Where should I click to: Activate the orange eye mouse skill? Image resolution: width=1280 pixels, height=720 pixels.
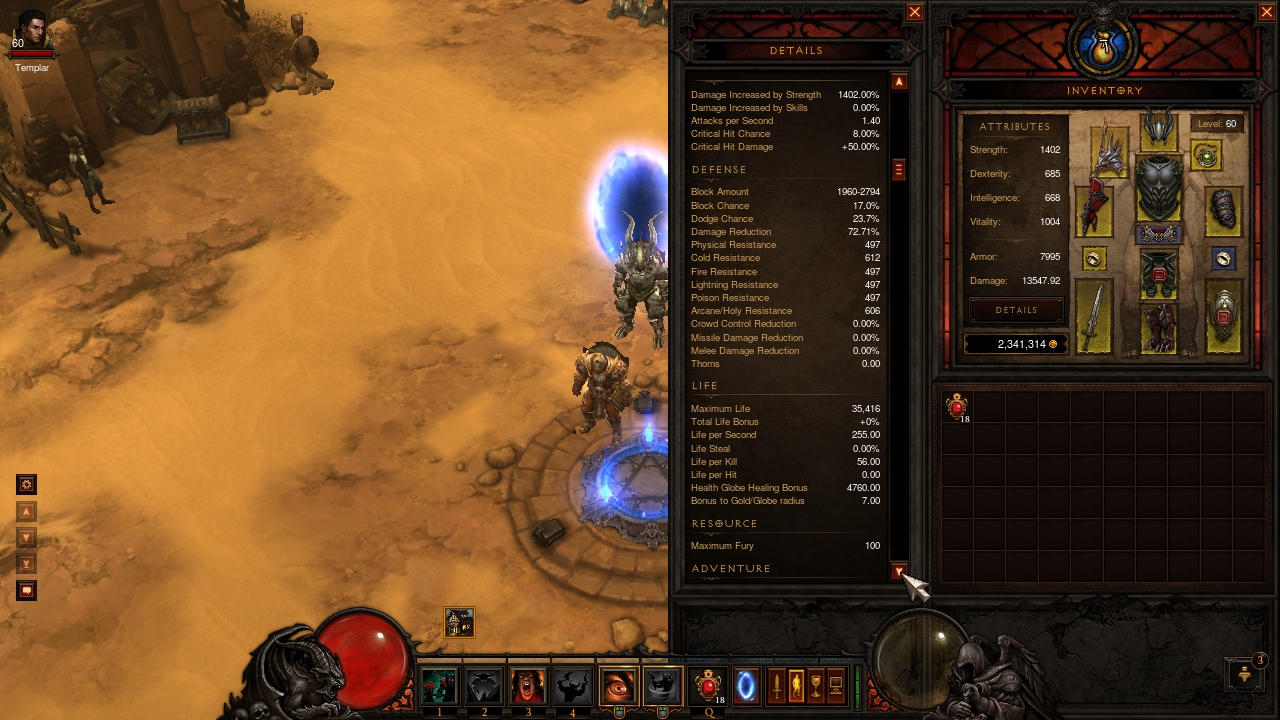point(618,687)
